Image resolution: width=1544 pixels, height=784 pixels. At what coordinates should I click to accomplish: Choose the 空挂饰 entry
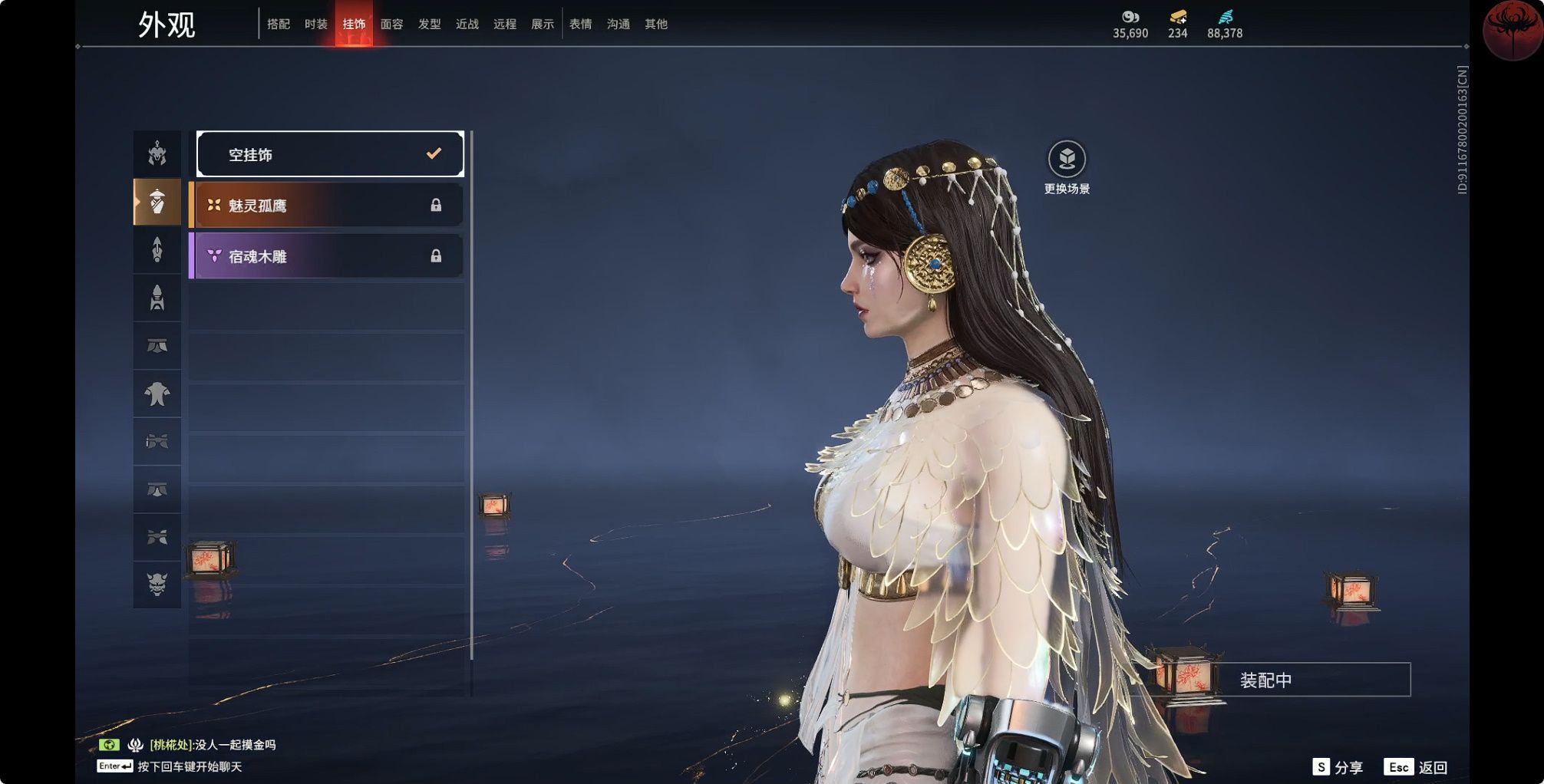click(330, 154)
